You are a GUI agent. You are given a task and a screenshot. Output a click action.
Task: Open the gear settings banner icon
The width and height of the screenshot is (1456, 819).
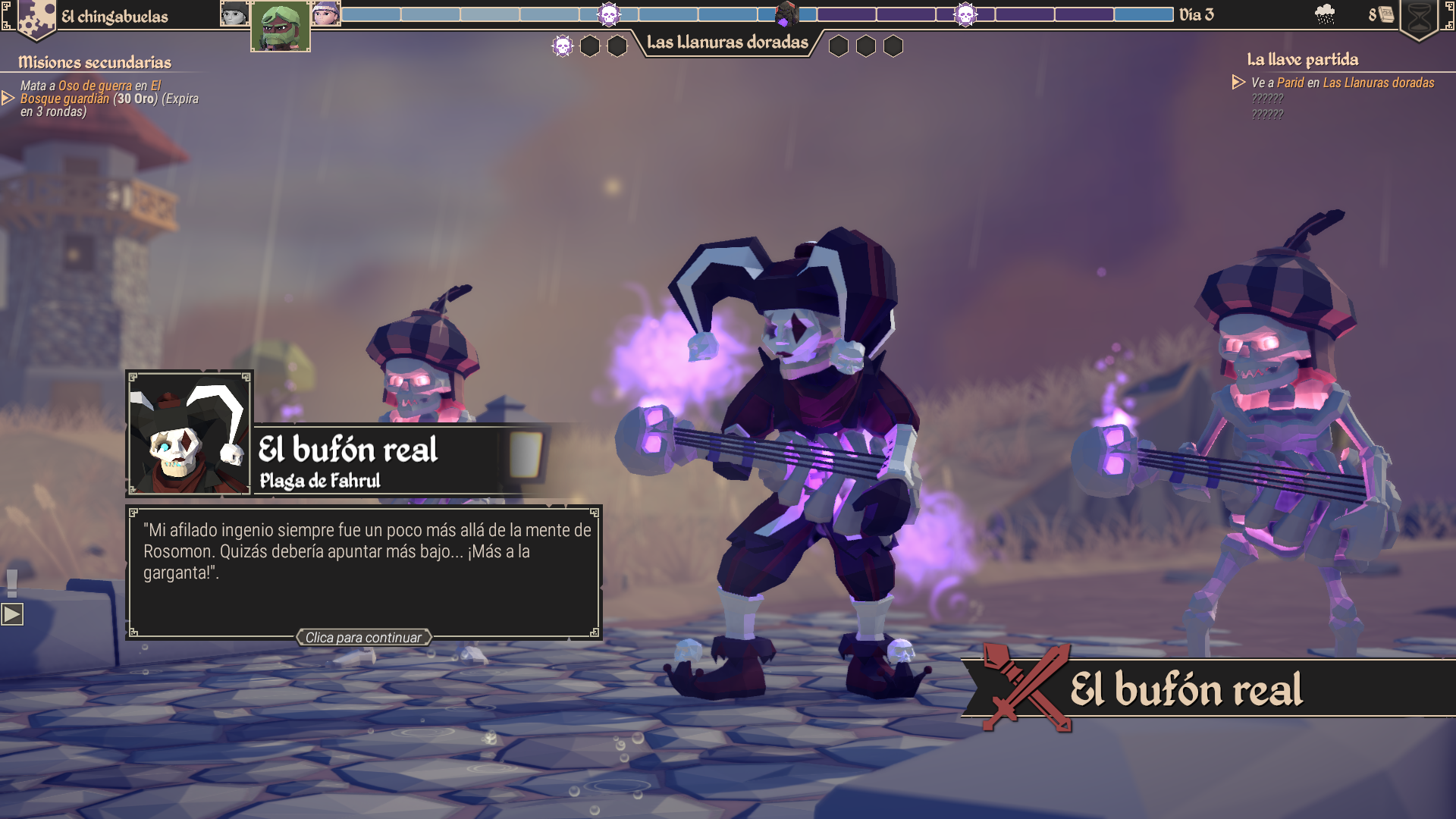(36, 18)
